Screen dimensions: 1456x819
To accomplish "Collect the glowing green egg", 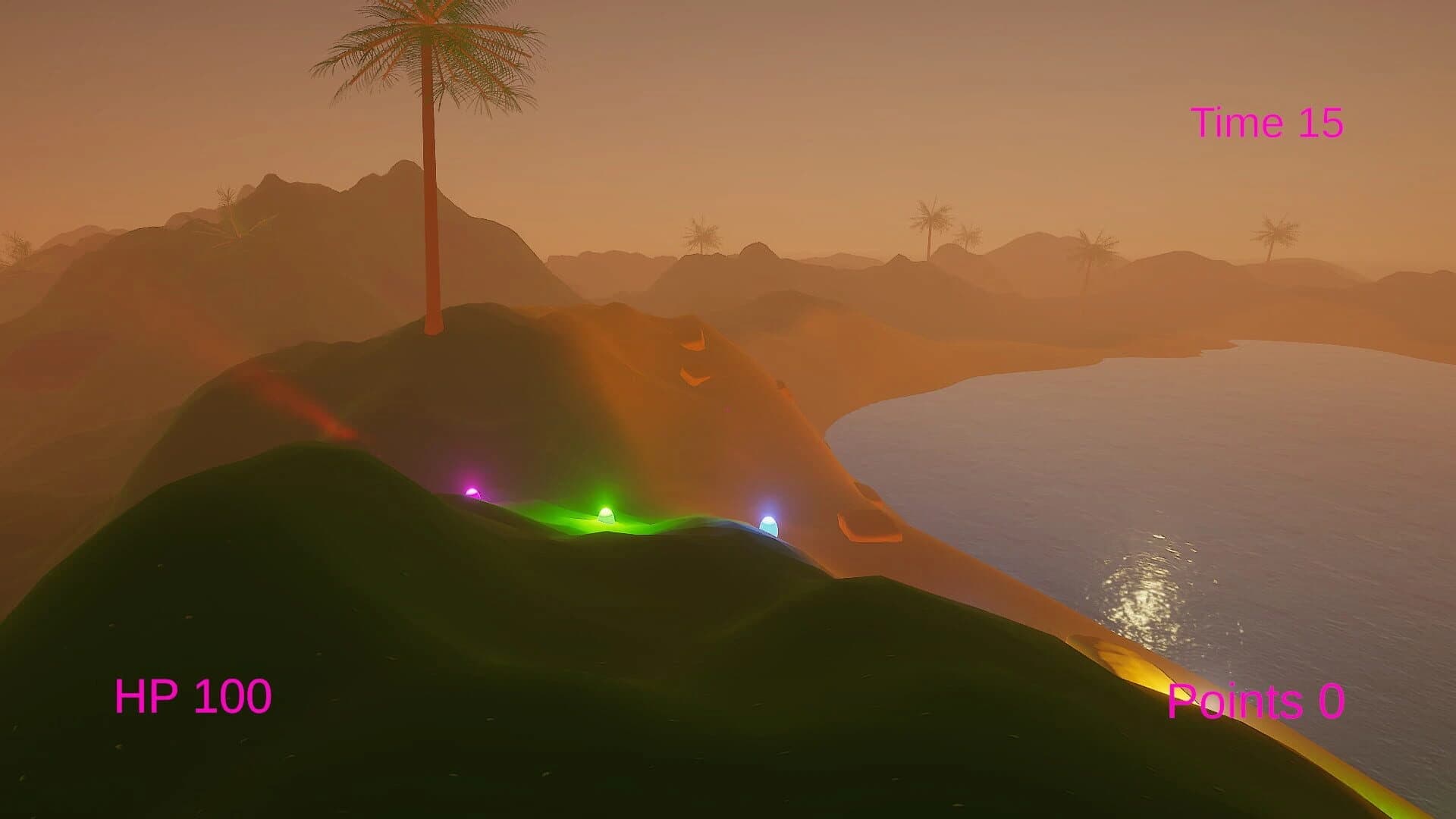I will [607, 516].
